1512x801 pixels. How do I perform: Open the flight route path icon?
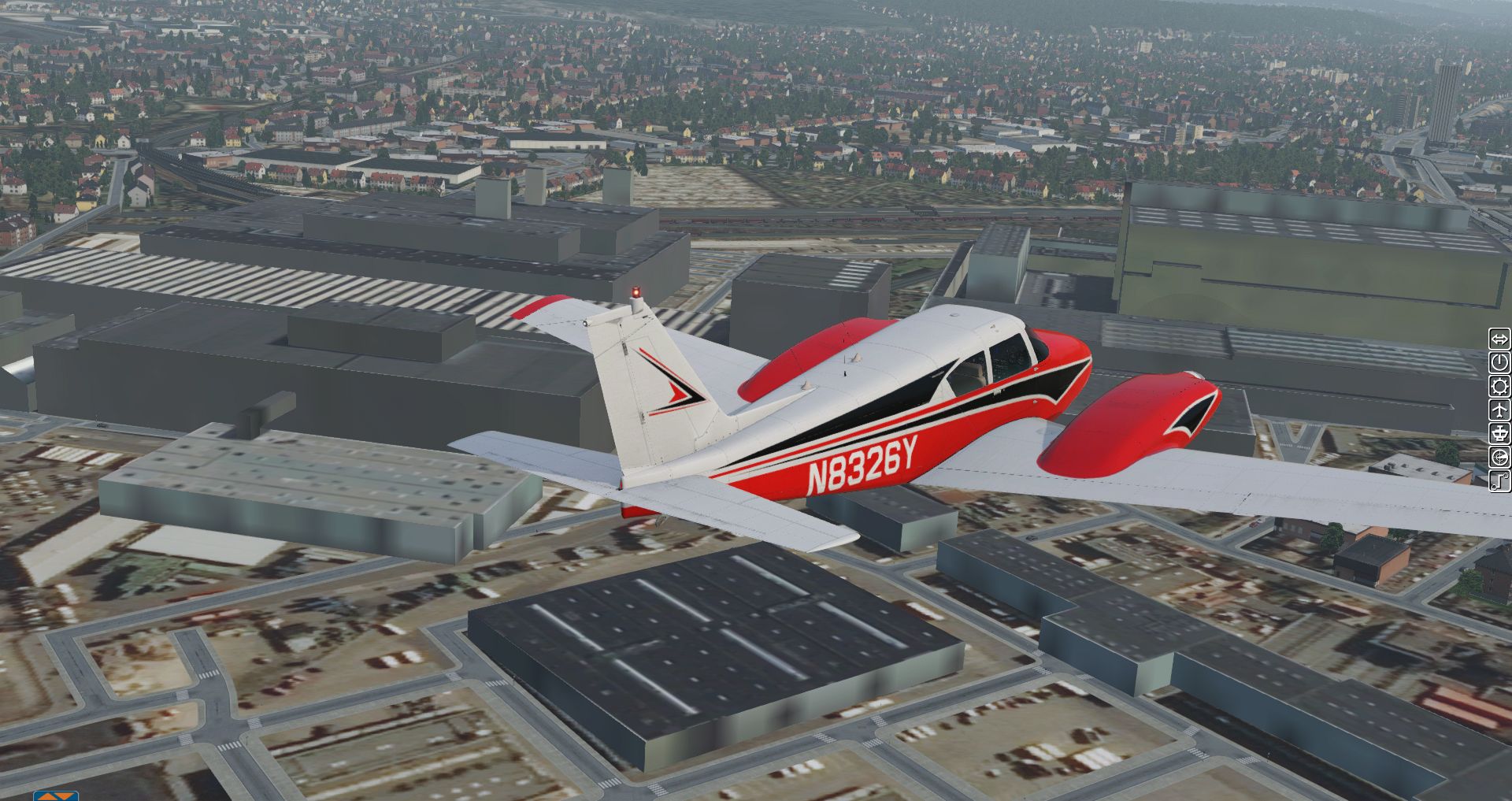coord(1499,480)
